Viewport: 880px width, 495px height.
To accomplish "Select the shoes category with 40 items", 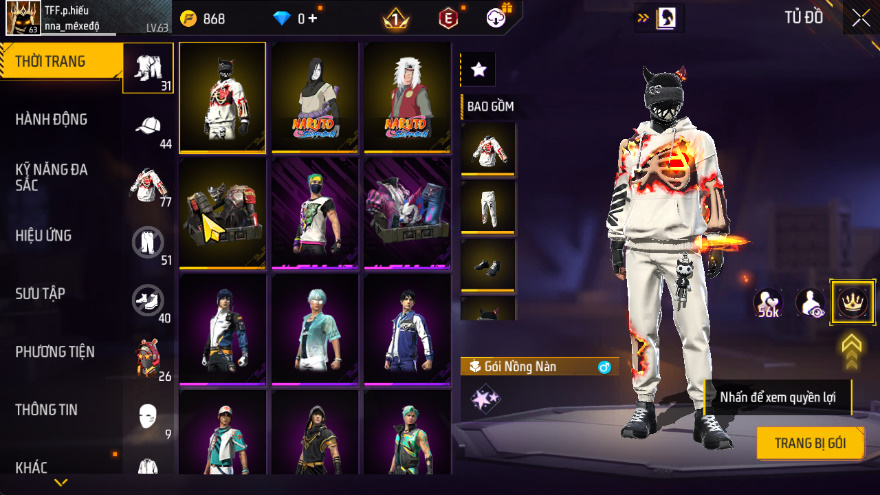I will coord(148,301).
